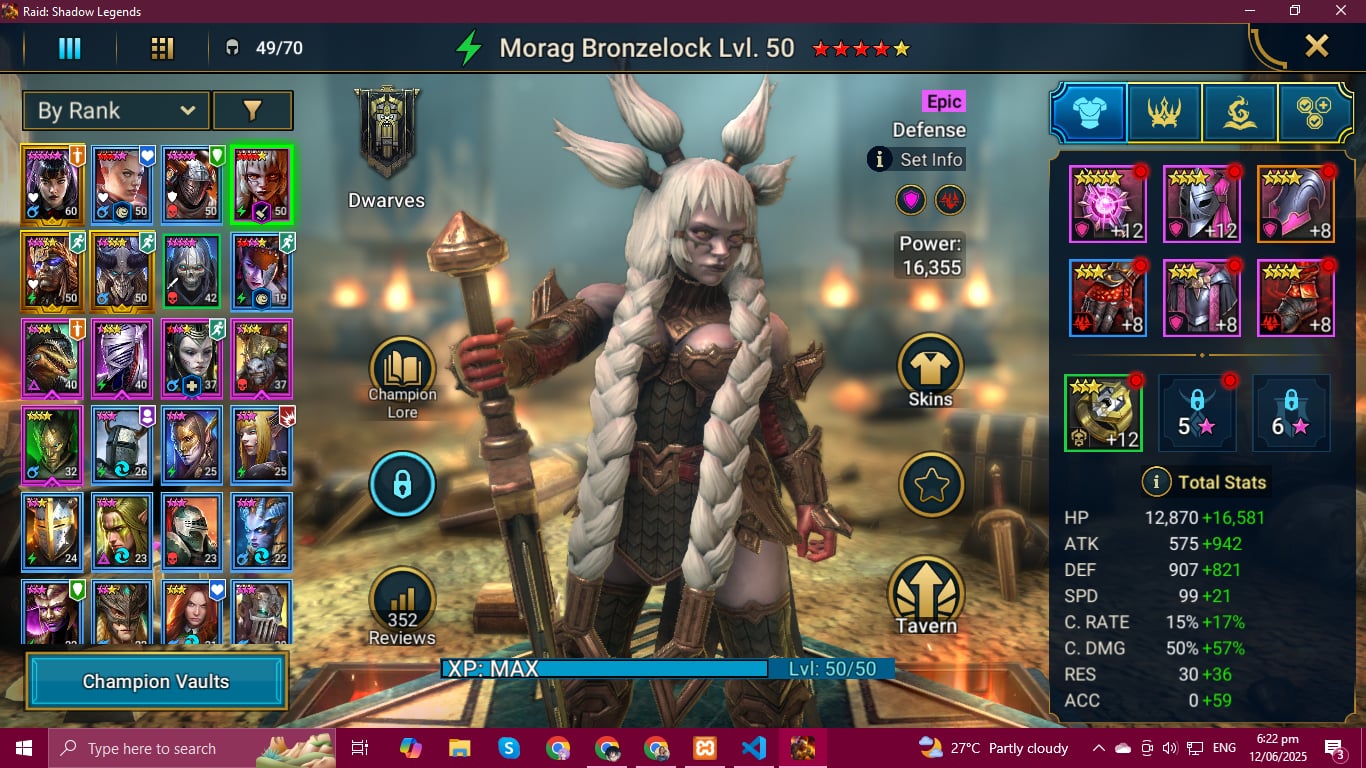Show Set Info details

(x=917, y=159)
